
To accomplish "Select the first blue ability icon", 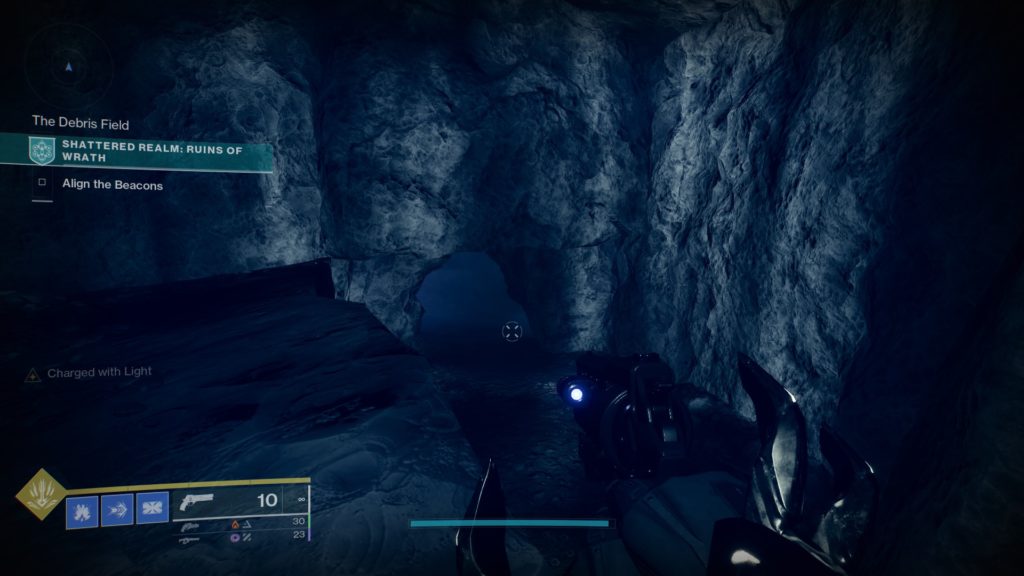I will [82, 509].
